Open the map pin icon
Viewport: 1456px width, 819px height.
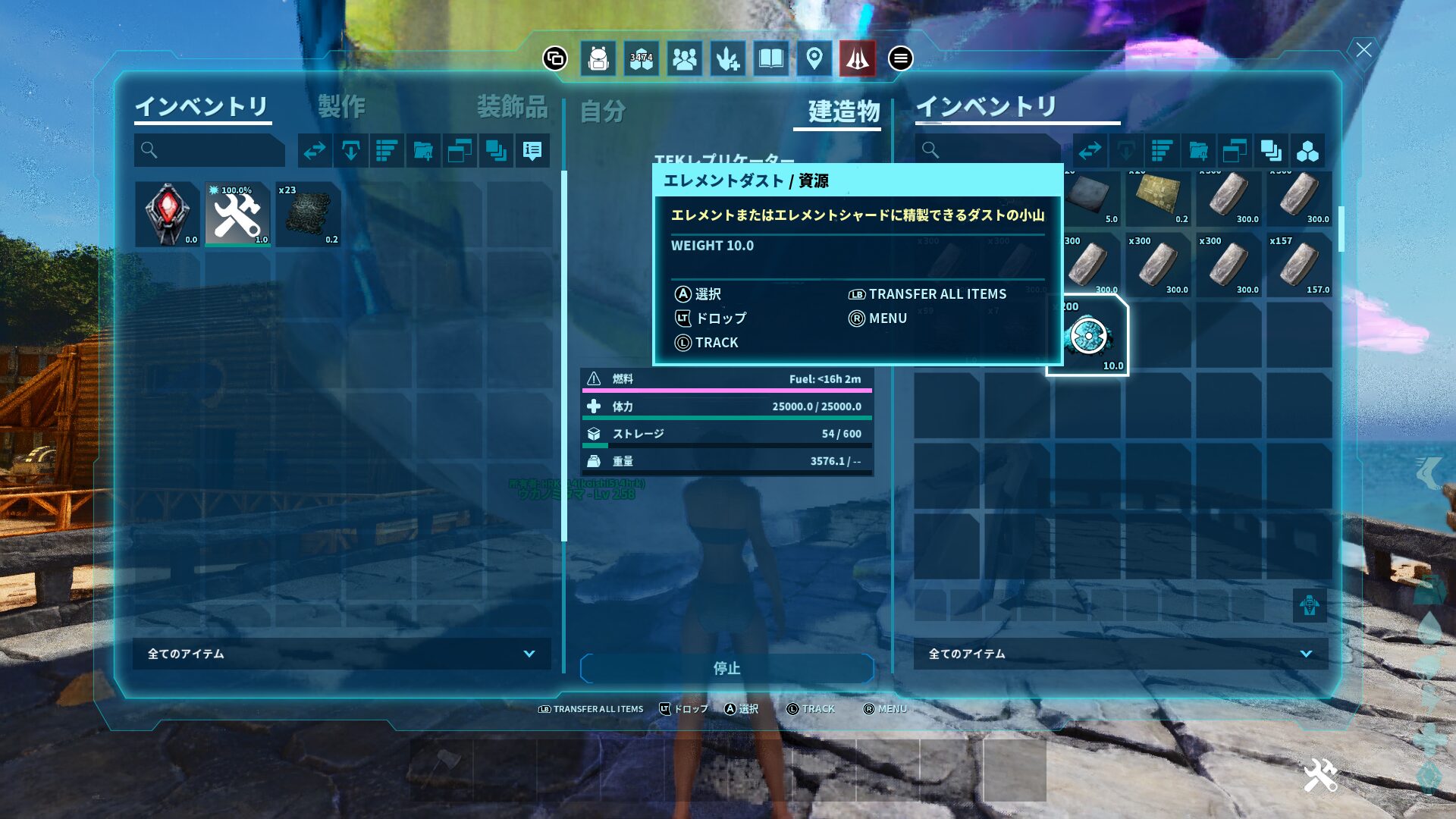(814, 58)
